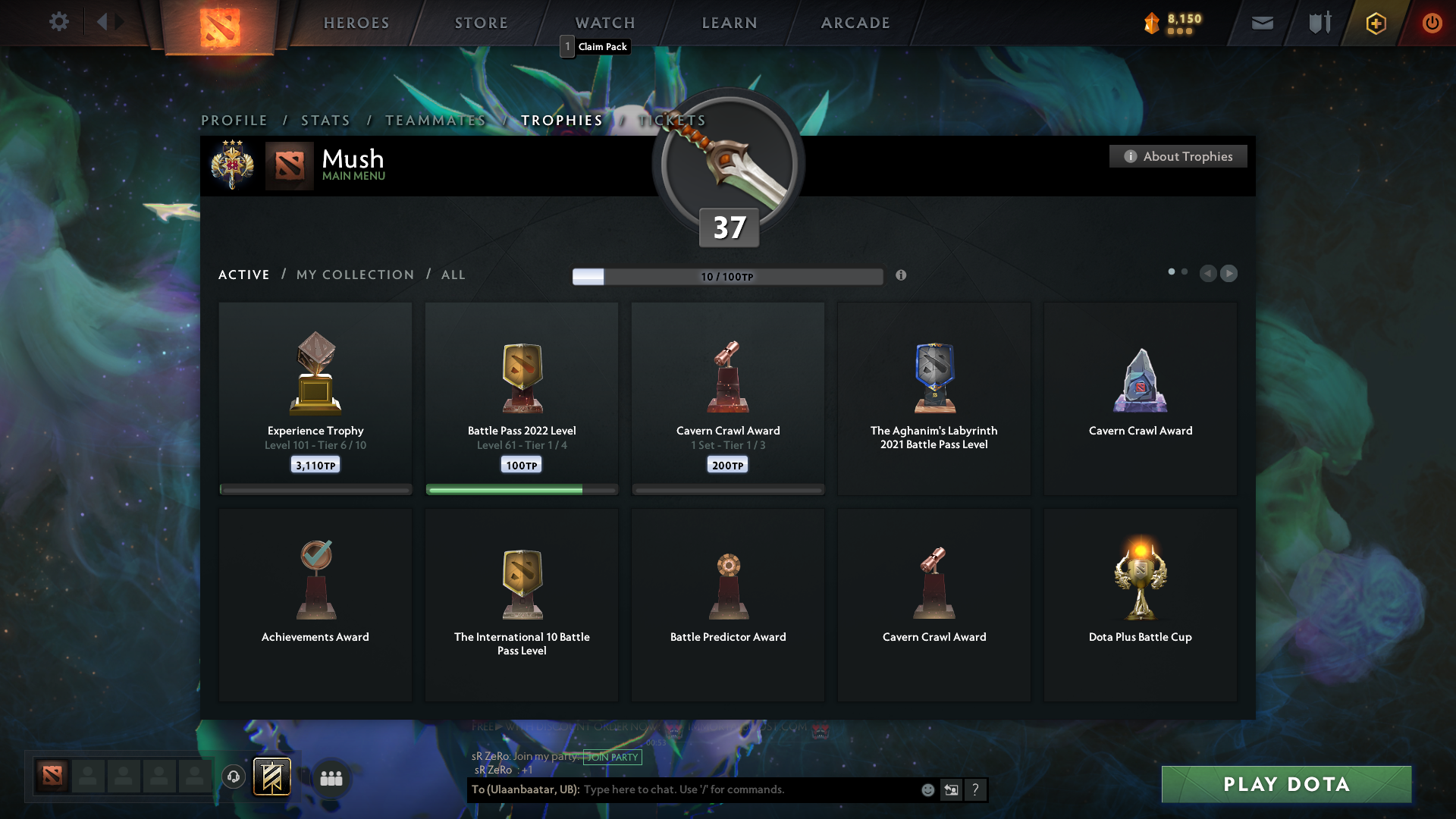Click the forward navigation arrow near the page dots

coord(1229,274)
